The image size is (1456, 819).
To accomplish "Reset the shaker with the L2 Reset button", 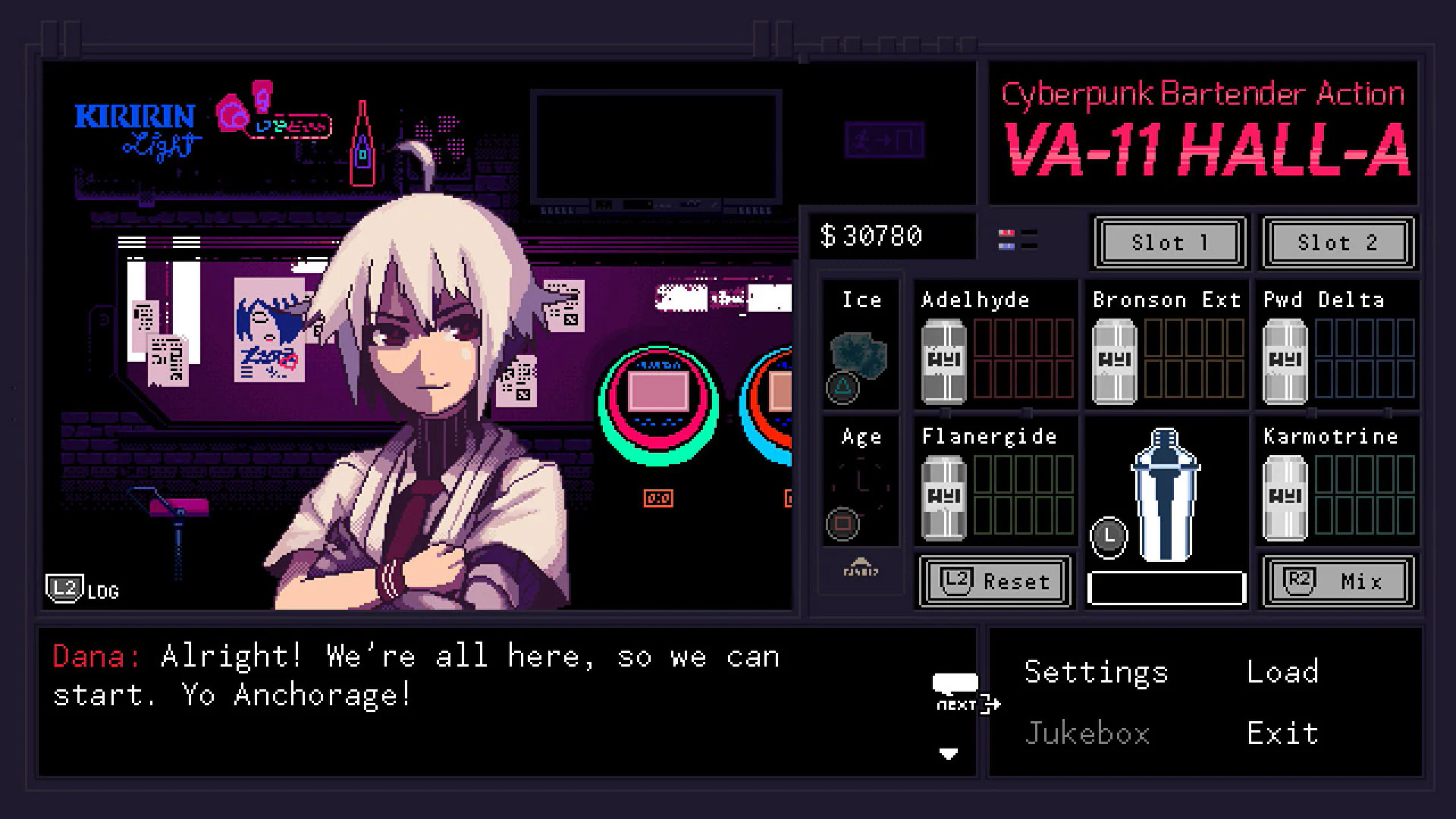I will tap(994, 582).
